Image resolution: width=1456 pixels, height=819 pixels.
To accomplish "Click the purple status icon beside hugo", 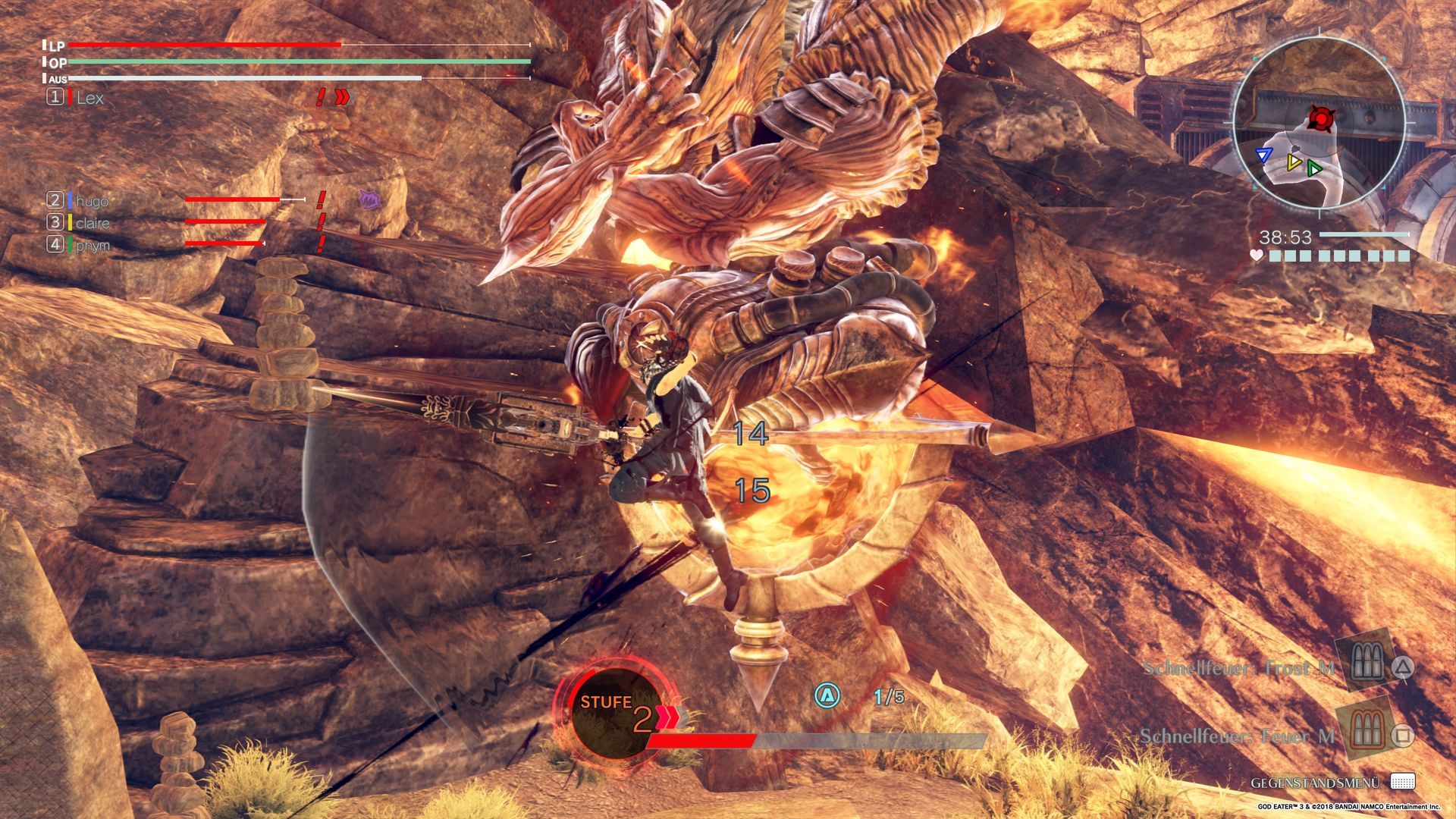I will tap(369, 199).
